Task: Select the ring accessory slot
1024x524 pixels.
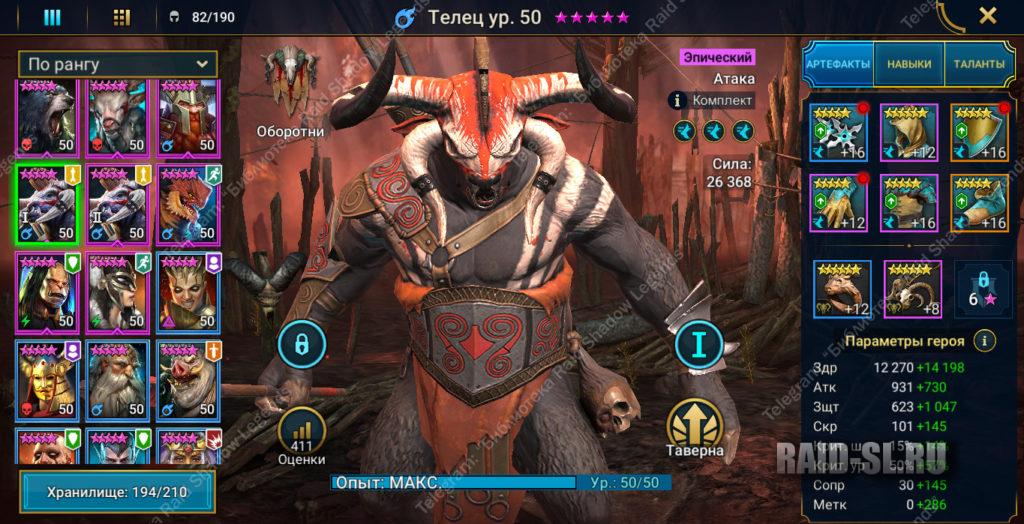Action: click(842, 288)
